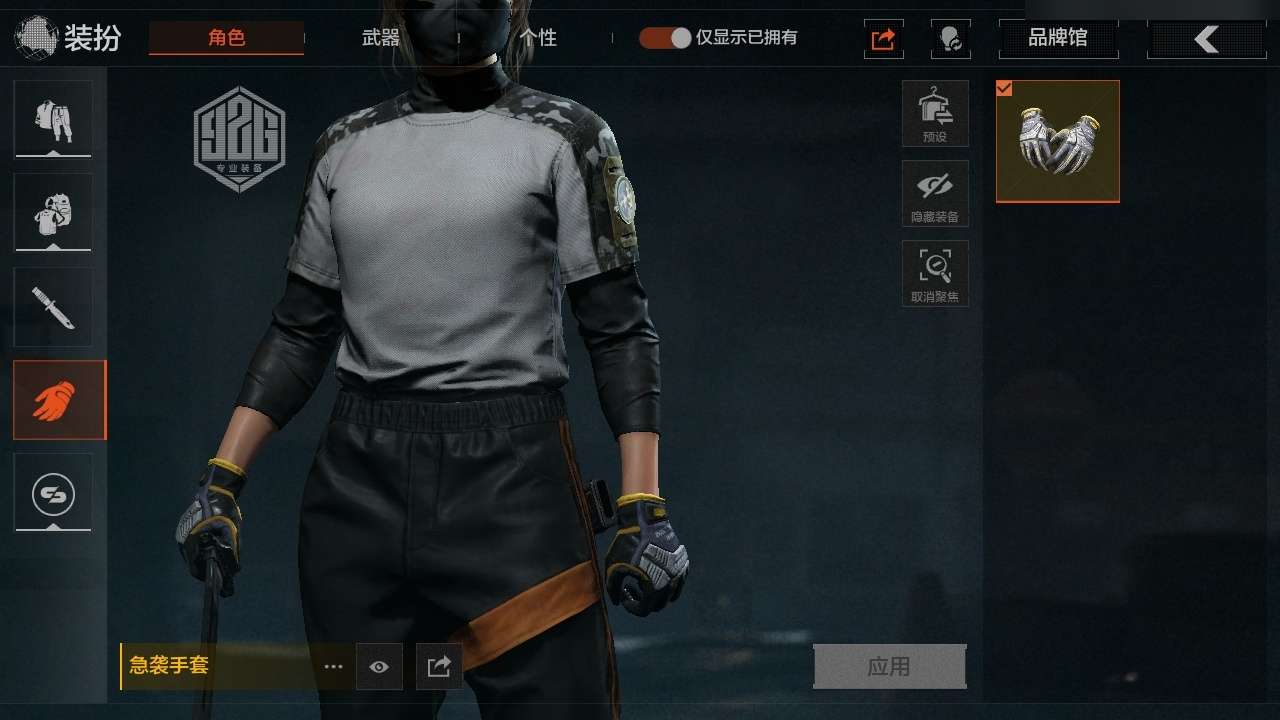Select the 个性 tab

[x=538, y=38]
